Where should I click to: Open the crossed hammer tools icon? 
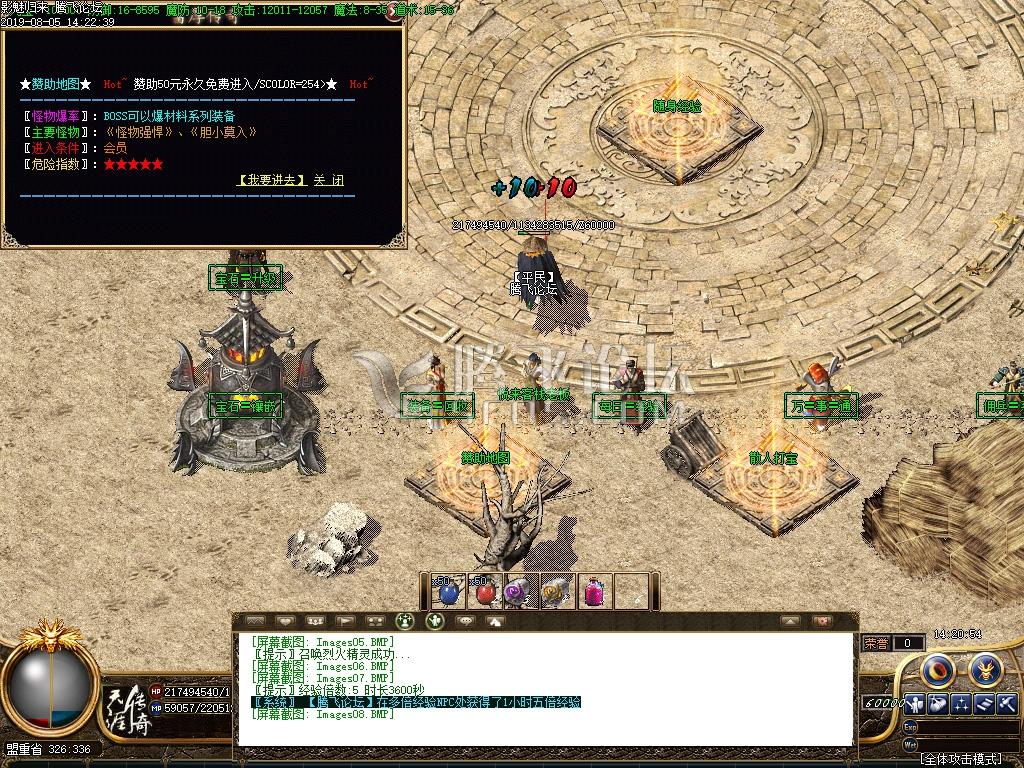pos(1006,703)
